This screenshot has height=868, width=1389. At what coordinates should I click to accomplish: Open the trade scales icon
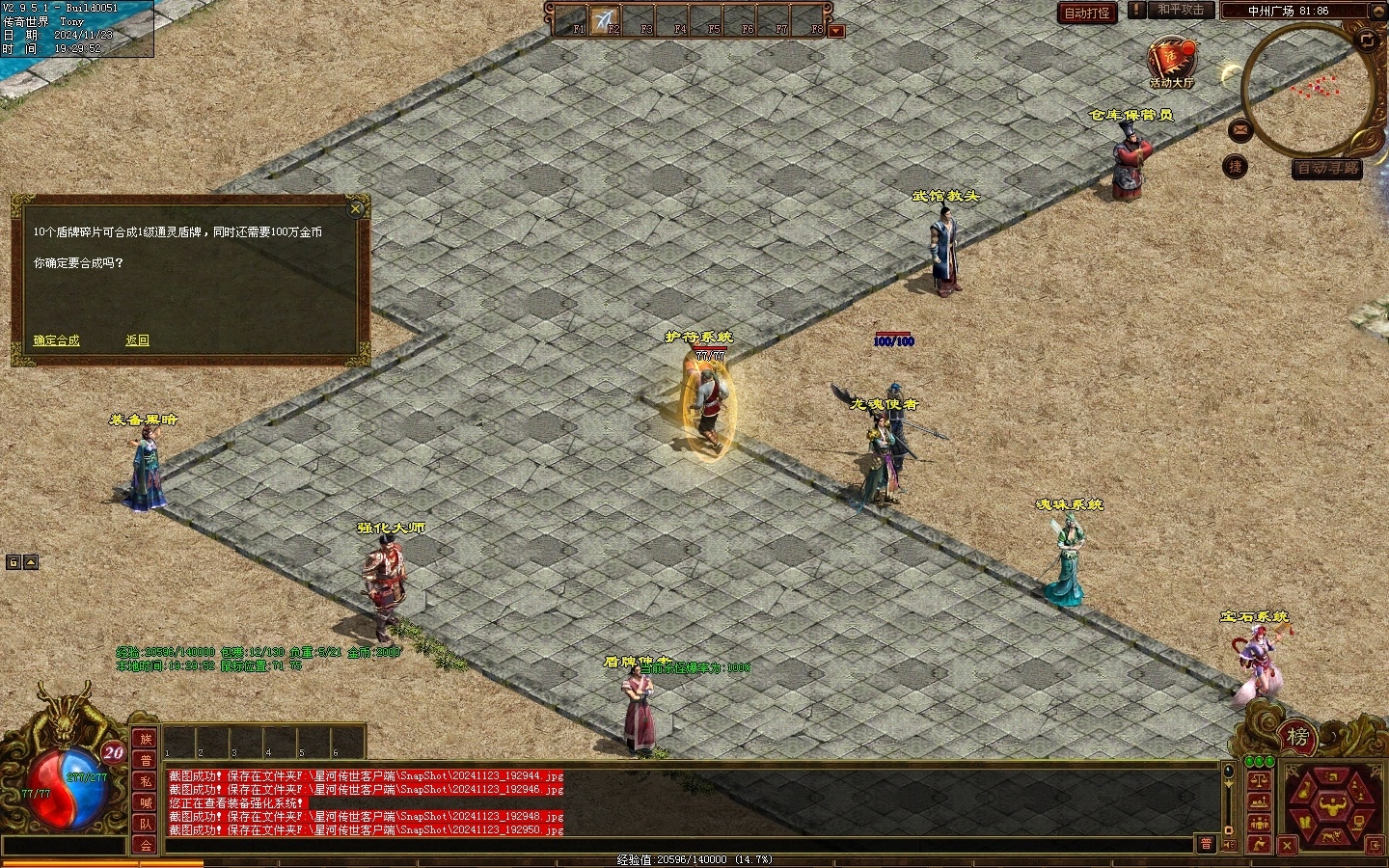pos(1258,780)
